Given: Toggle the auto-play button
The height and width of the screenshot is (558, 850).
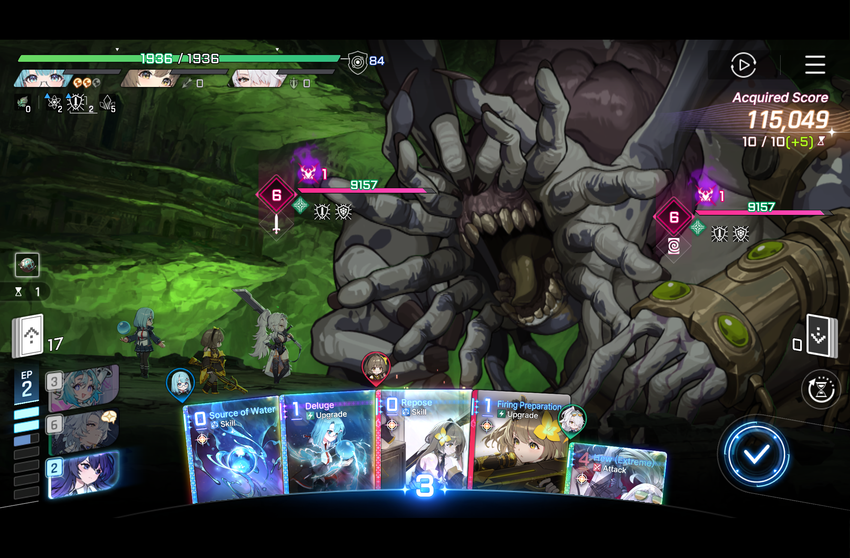Looking at the screenshot, I should (x=743, y=65).
